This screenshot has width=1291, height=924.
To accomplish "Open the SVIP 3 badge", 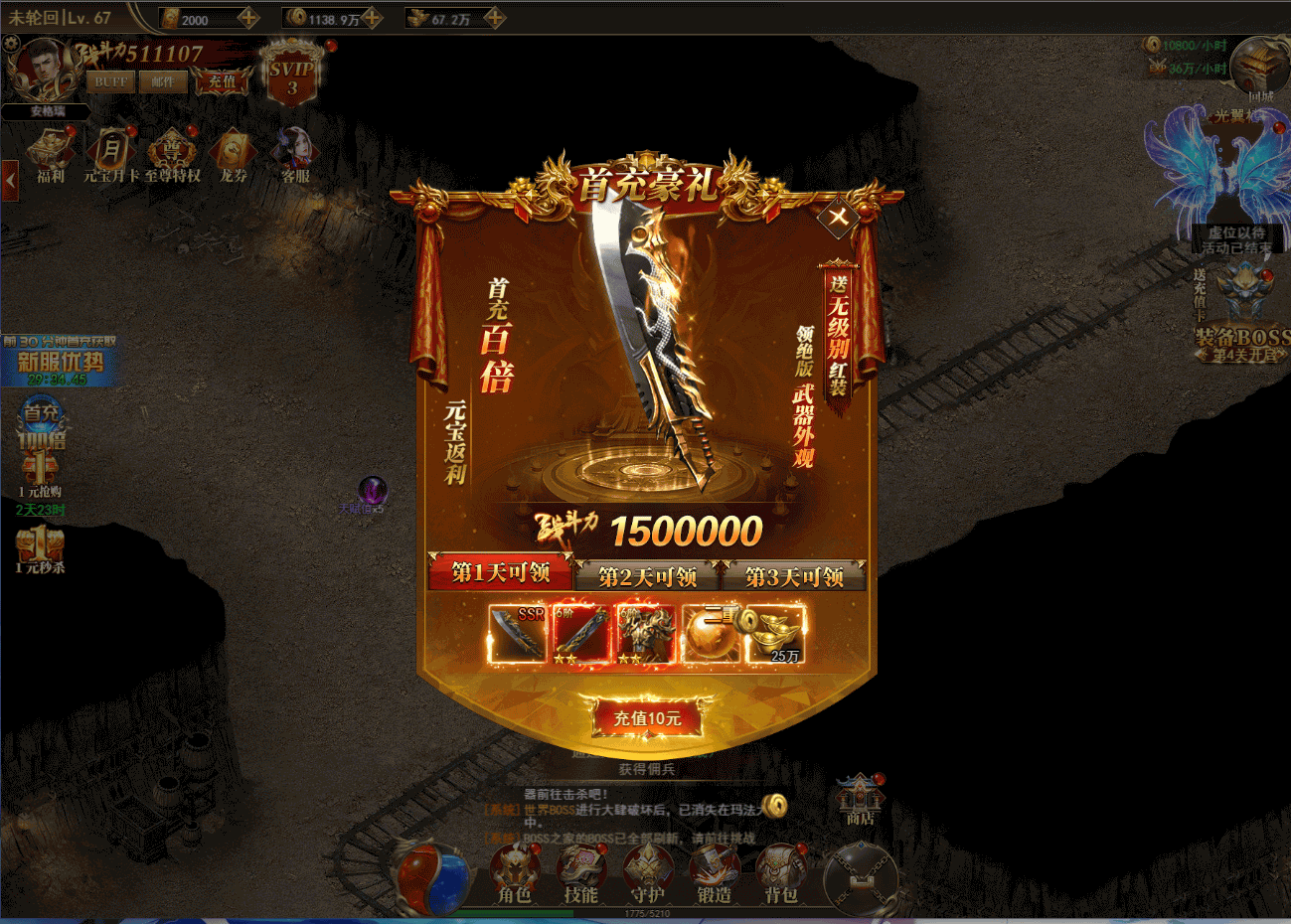I will tap(291, 76).
